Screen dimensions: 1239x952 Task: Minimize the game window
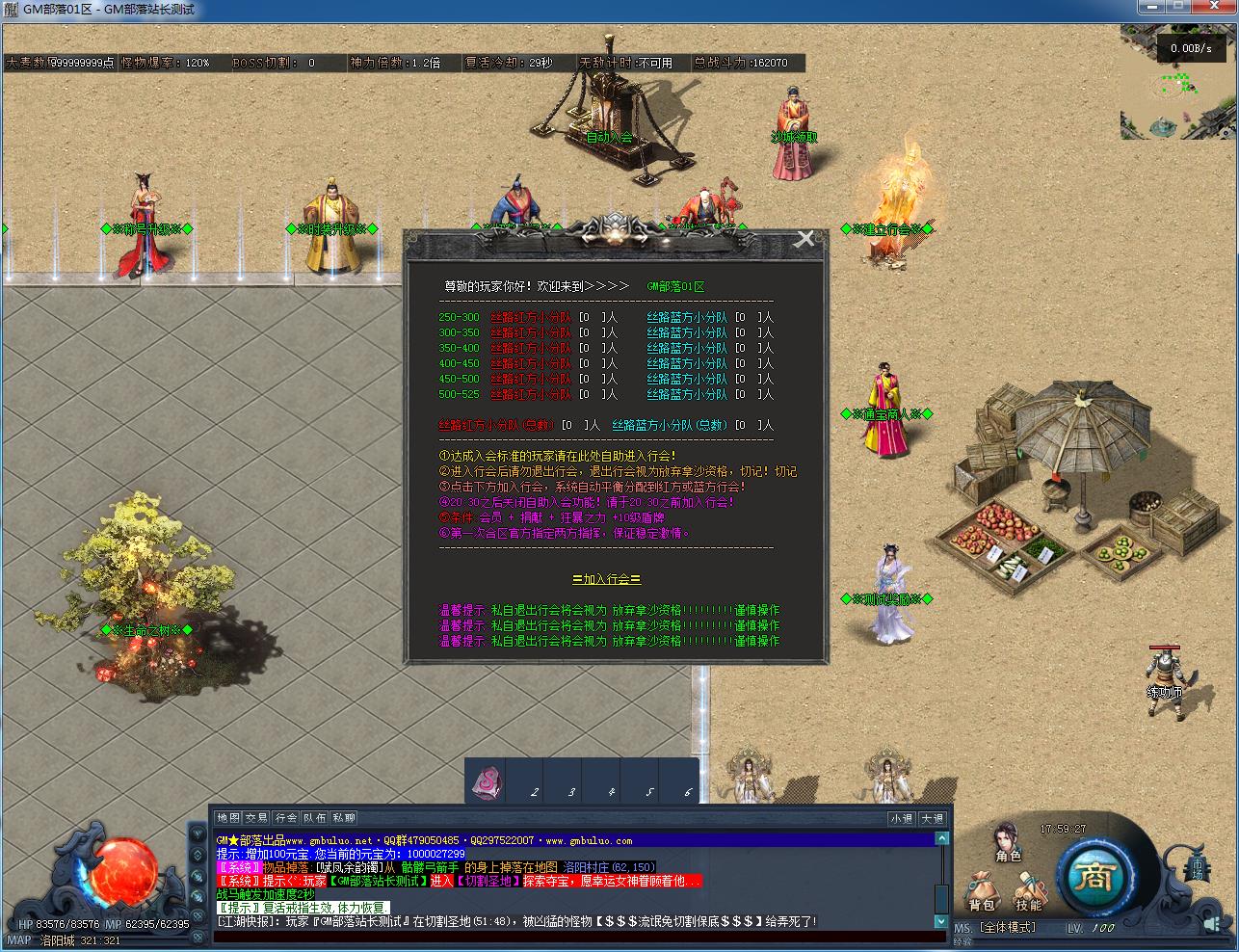(1147, 9)
